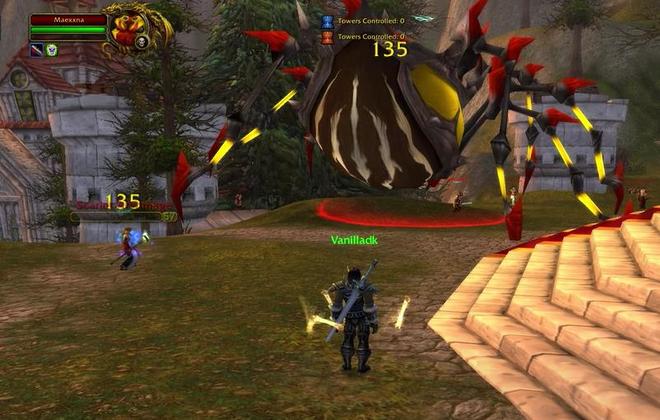Click the blue Alliance tower objective icon

[x=326, y=20]
